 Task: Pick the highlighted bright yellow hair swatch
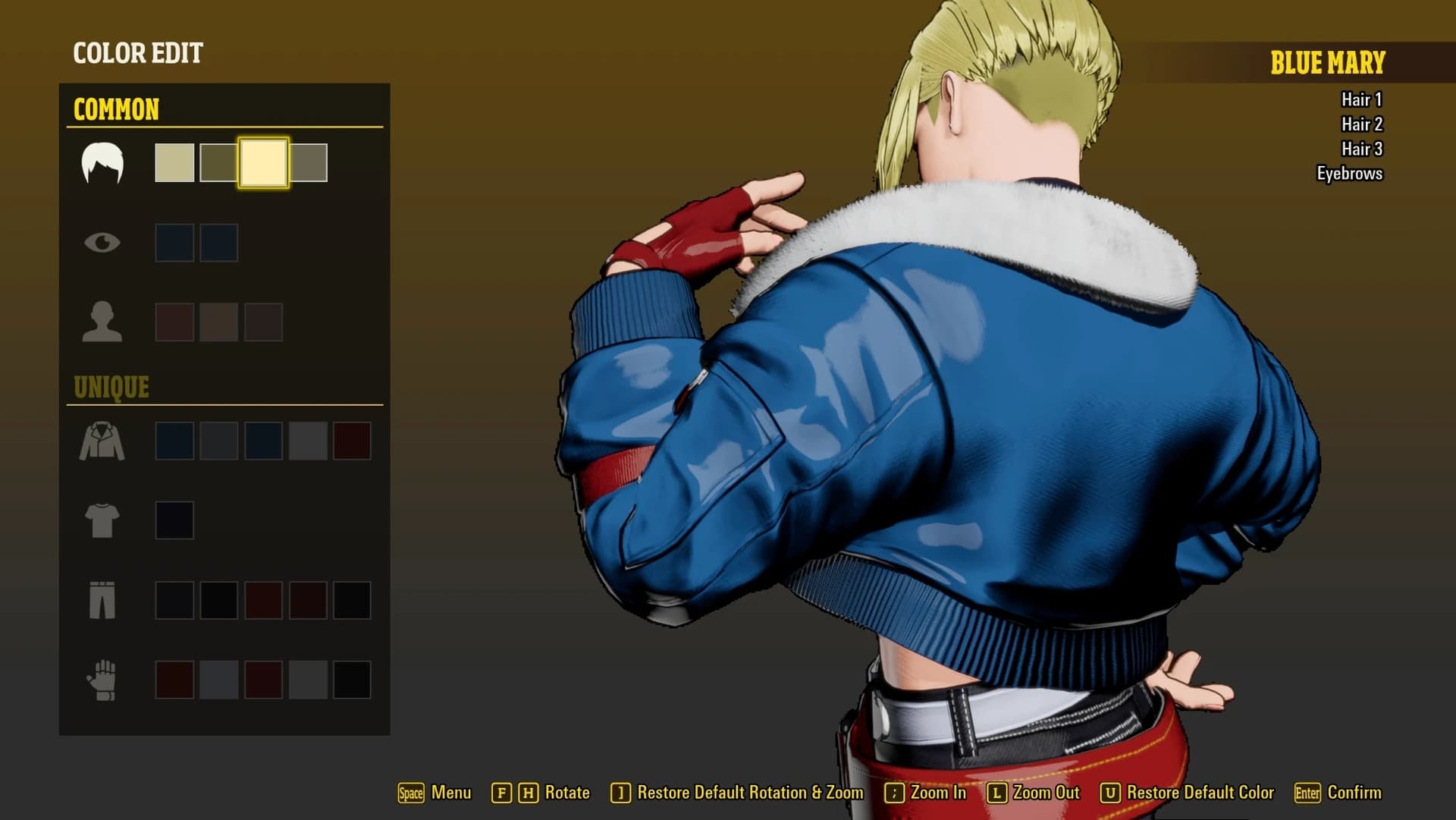pos(263,162)
